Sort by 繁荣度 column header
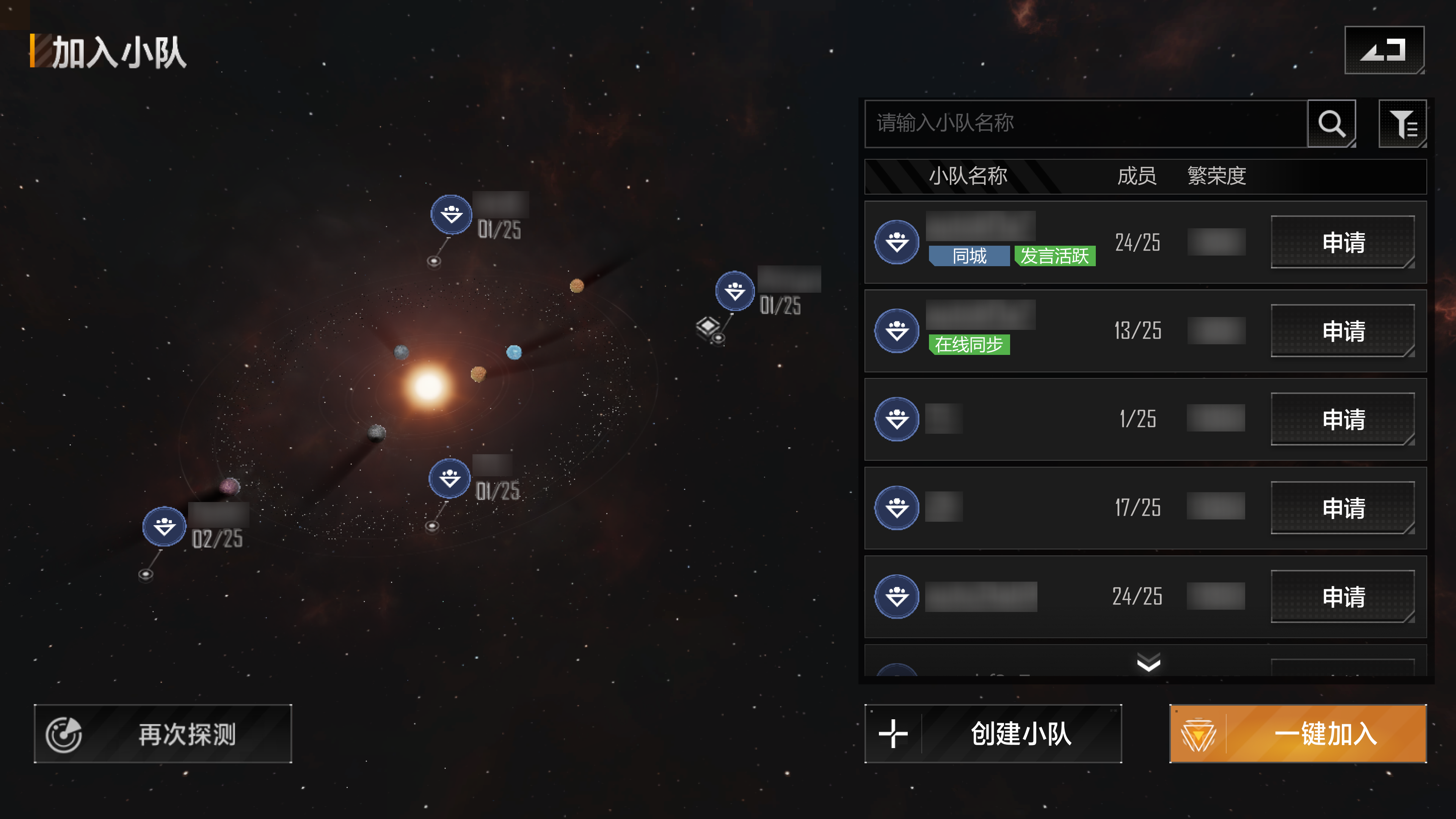 [x=1216, y=176]
